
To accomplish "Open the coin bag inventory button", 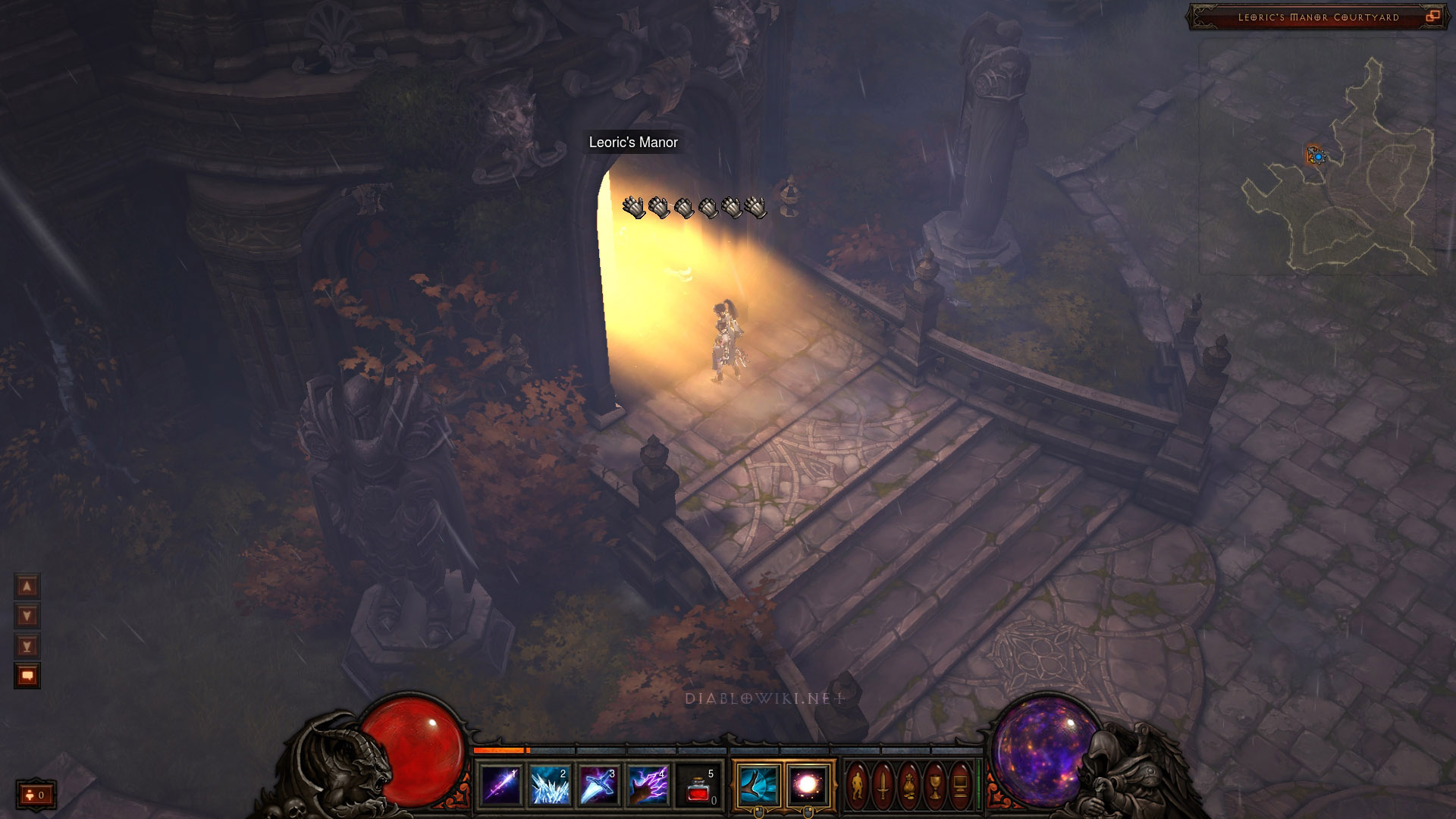I will 909,786.
